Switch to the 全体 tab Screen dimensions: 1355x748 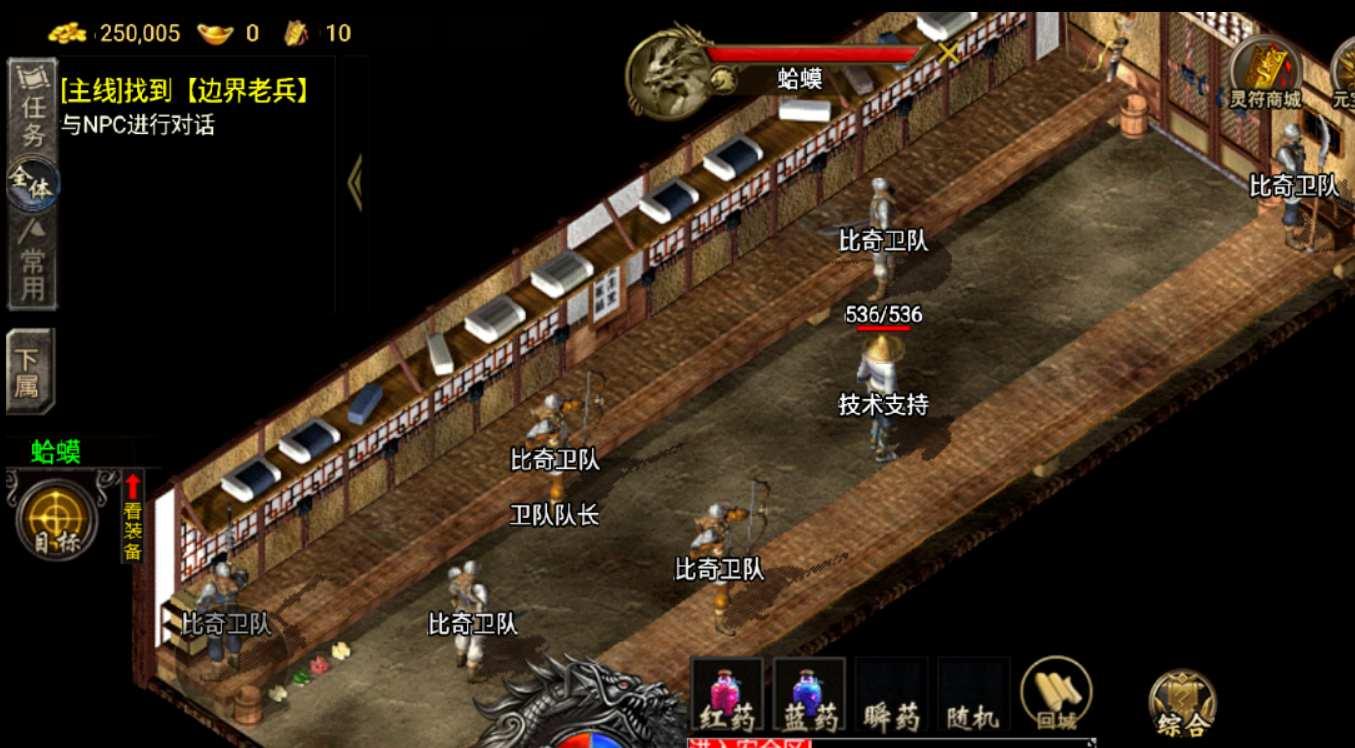pos(33,184)
